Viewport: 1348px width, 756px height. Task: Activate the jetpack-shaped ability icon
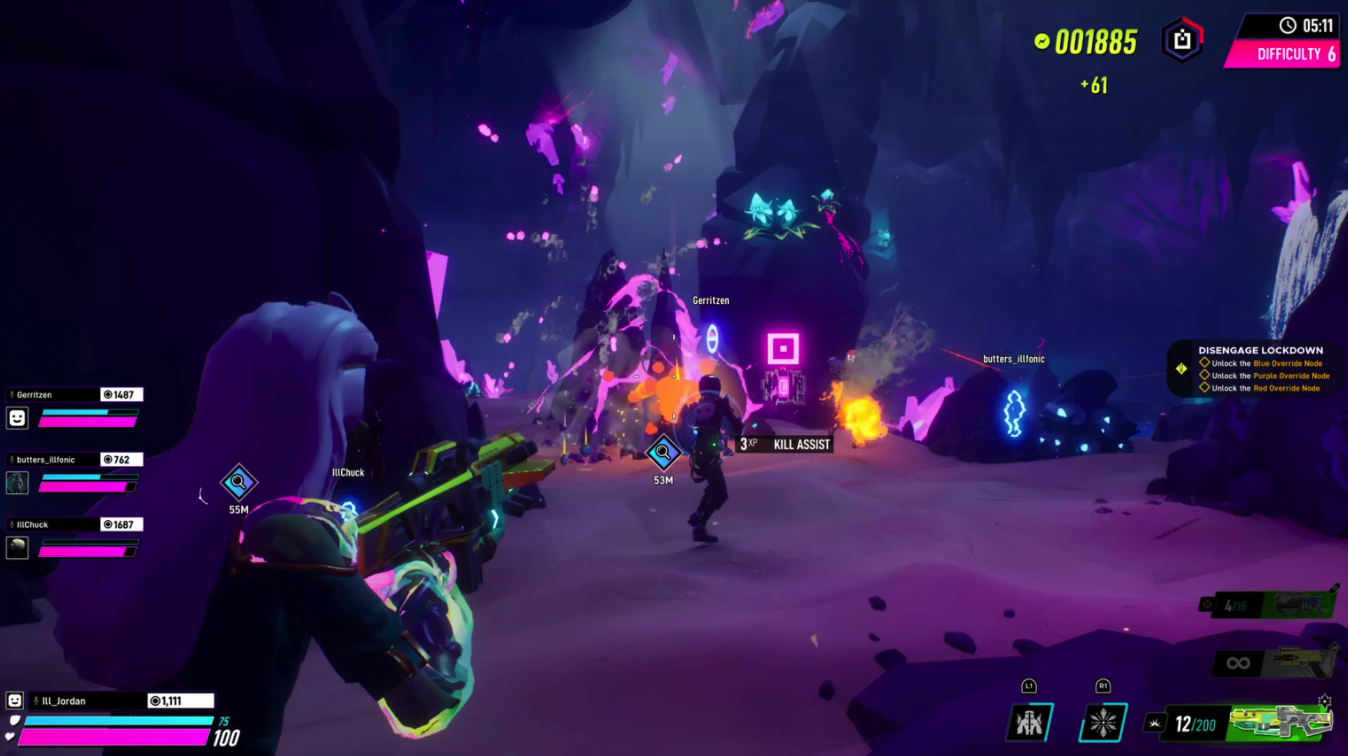pos(1029,722)
